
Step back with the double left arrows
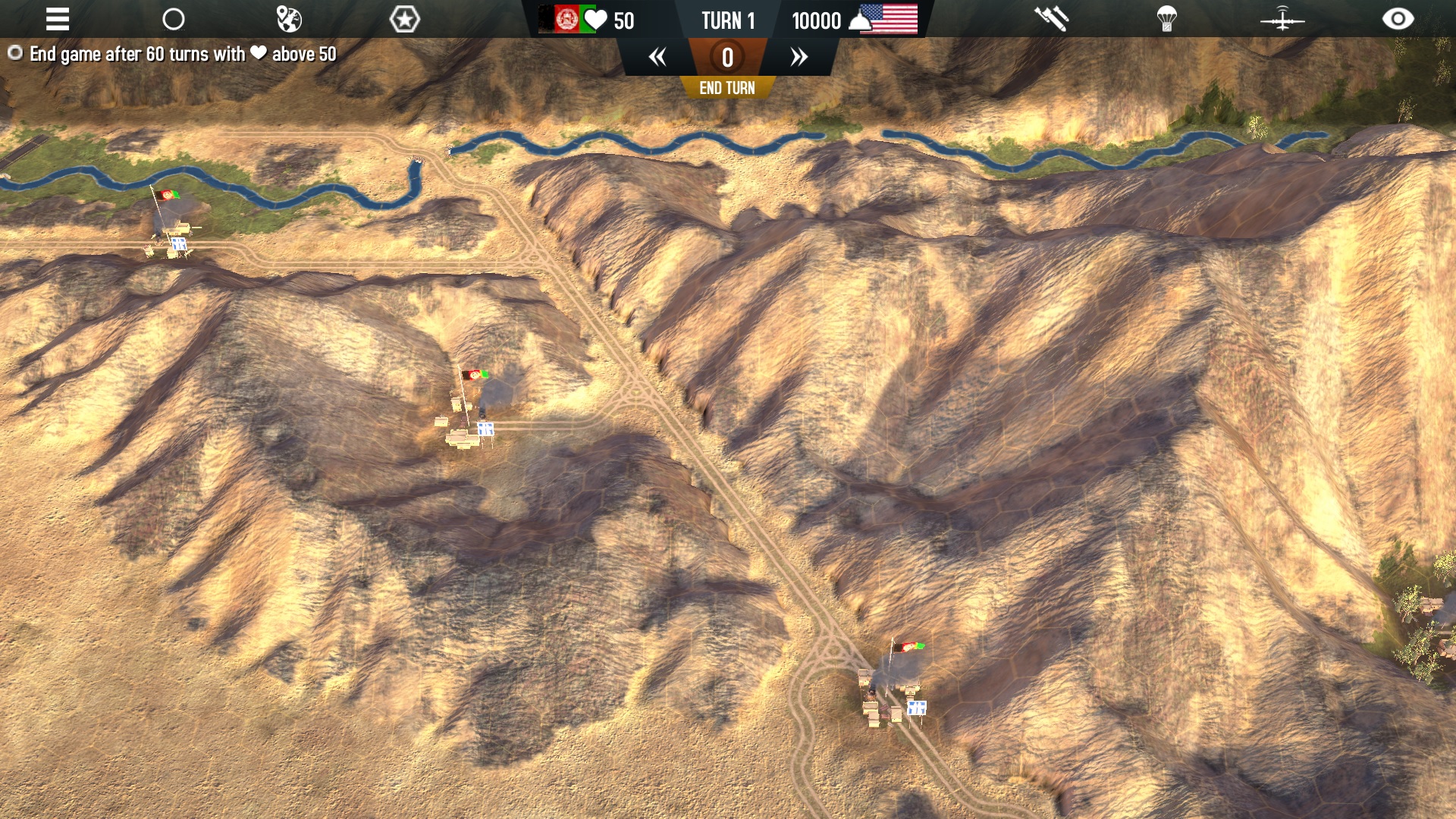657,57
